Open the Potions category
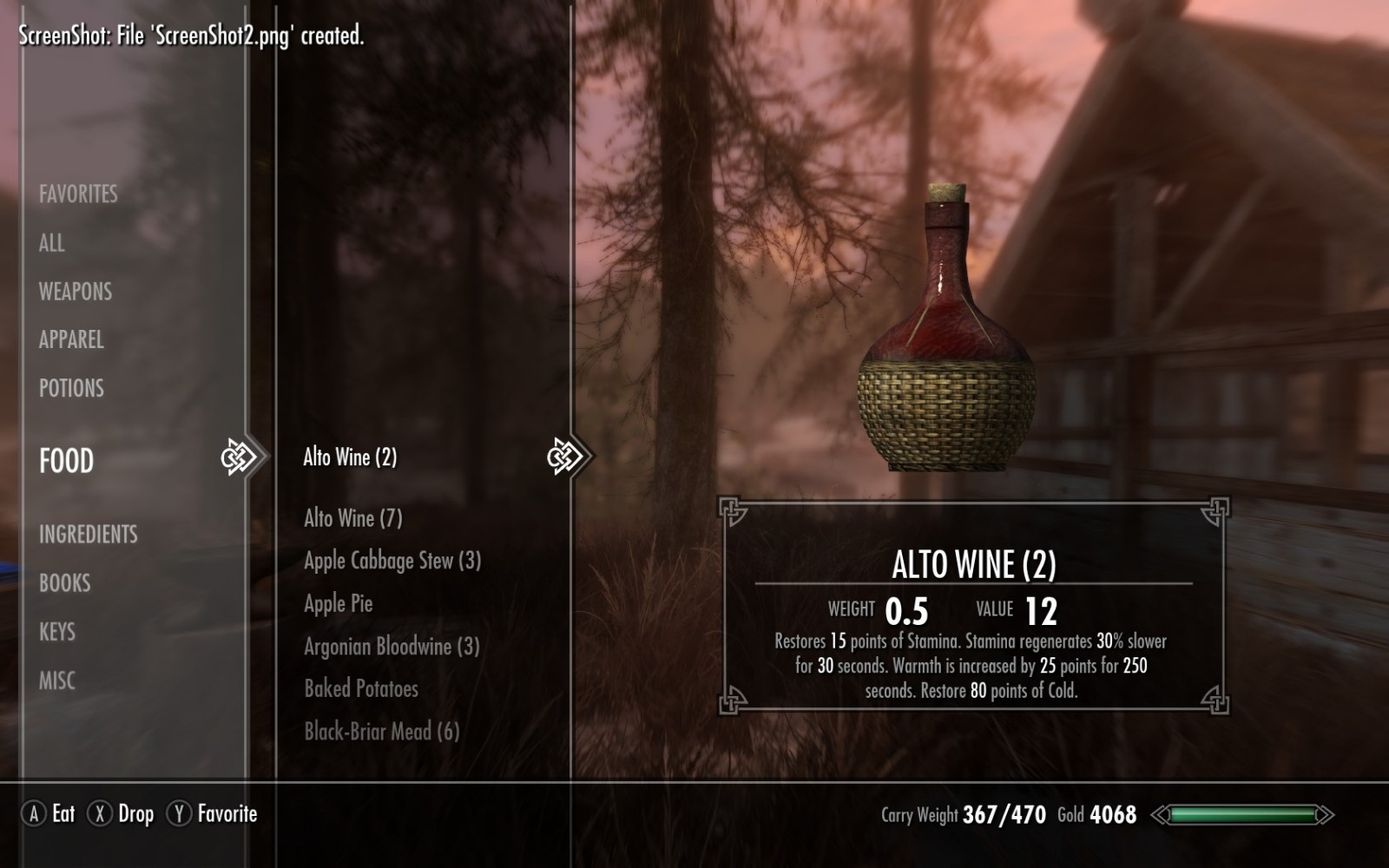1389x868 pixels. coord(71,388)
